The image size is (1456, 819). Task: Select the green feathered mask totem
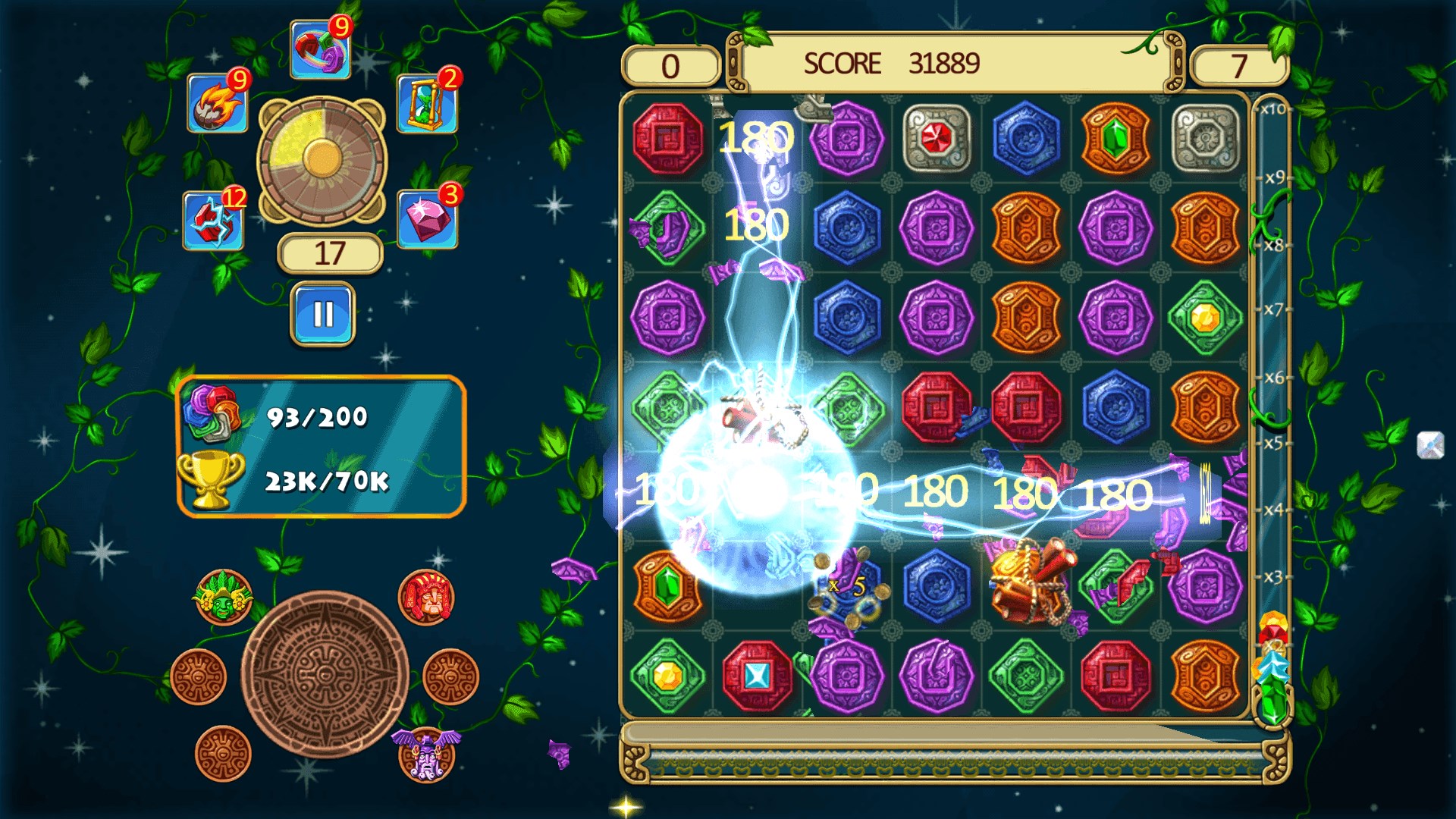point(223,598)
